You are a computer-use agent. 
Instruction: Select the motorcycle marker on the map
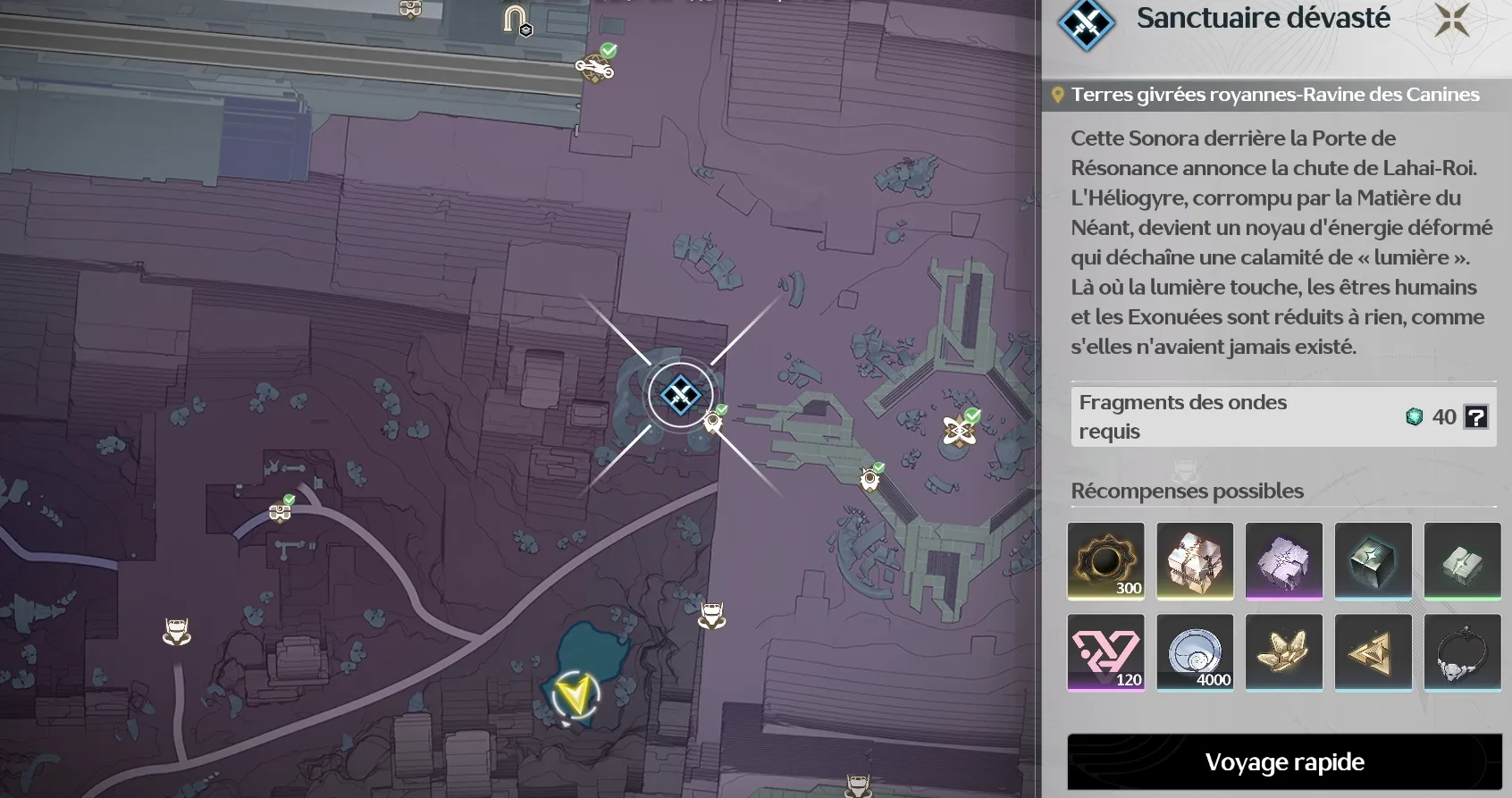click(x=594, y=66)
